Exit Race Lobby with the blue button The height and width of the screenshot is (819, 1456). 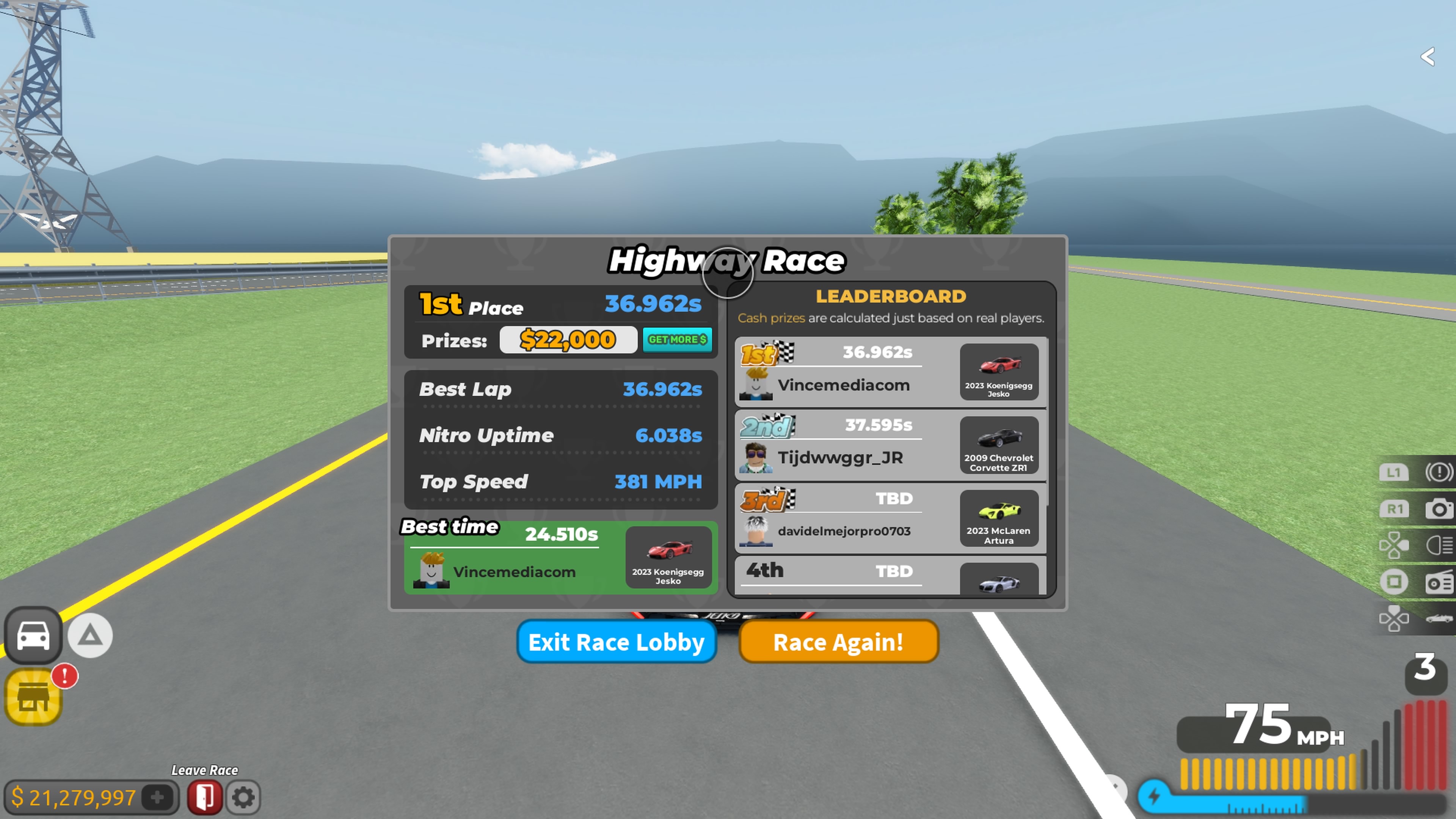pos(616,642)
